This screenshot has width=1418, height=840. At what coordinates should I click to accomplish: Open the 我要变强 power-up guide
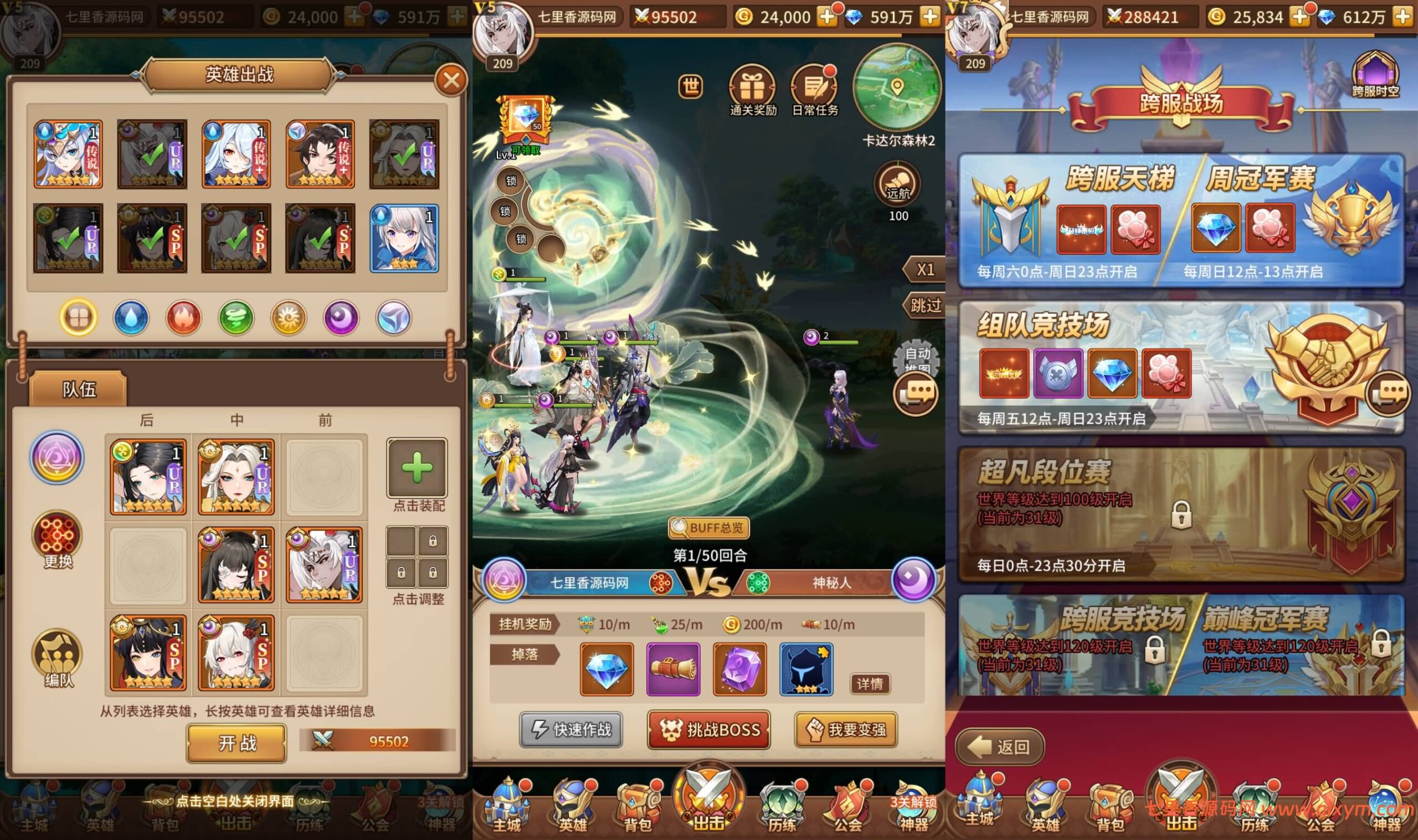[846, 730]
